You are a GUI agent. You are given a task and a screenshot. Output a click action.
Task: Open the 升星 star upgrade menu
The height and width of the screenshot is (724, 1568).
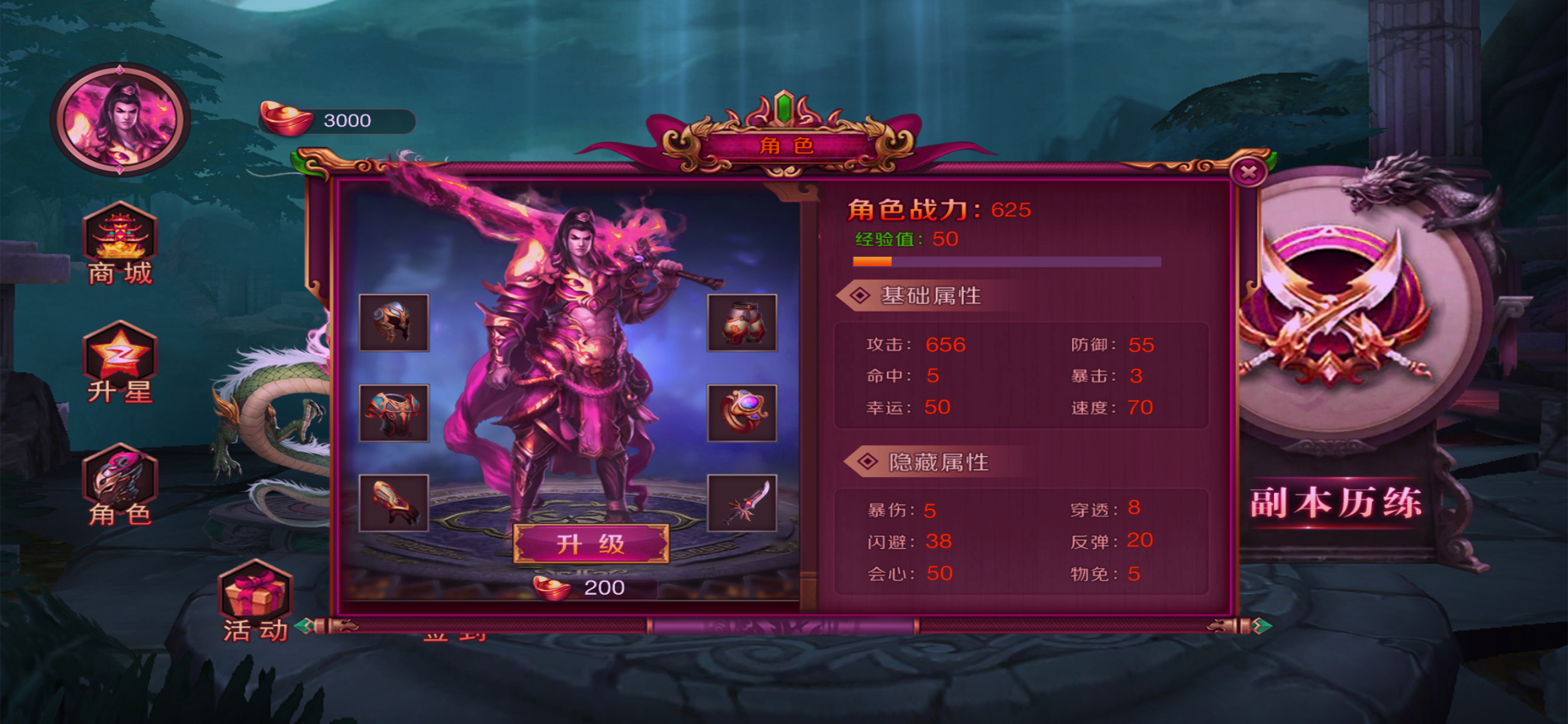(x=120, y=363)
